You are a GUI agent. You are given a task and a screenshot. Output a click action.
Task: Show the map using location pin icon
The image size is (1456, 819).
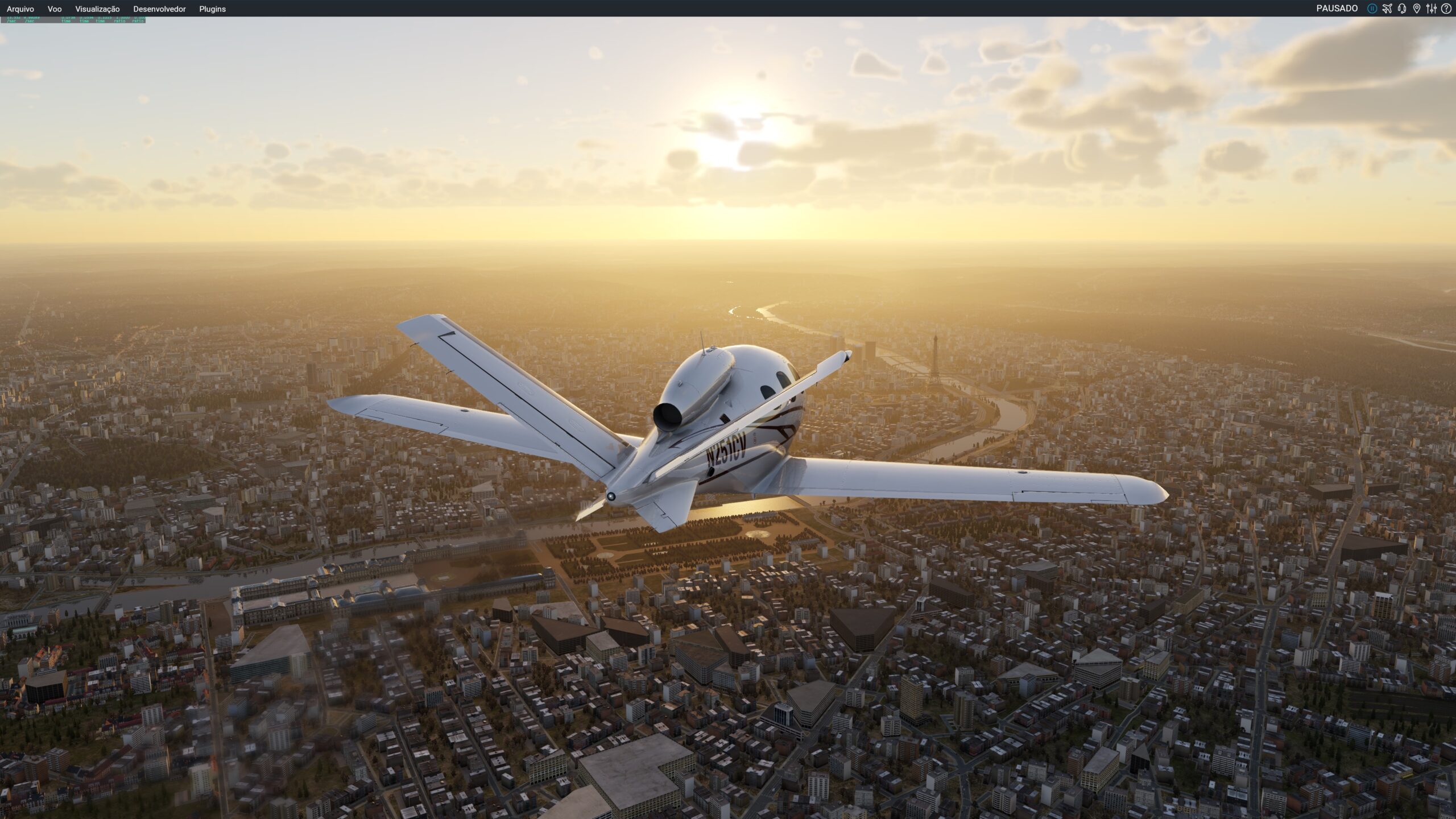[x=1417, y=9]
